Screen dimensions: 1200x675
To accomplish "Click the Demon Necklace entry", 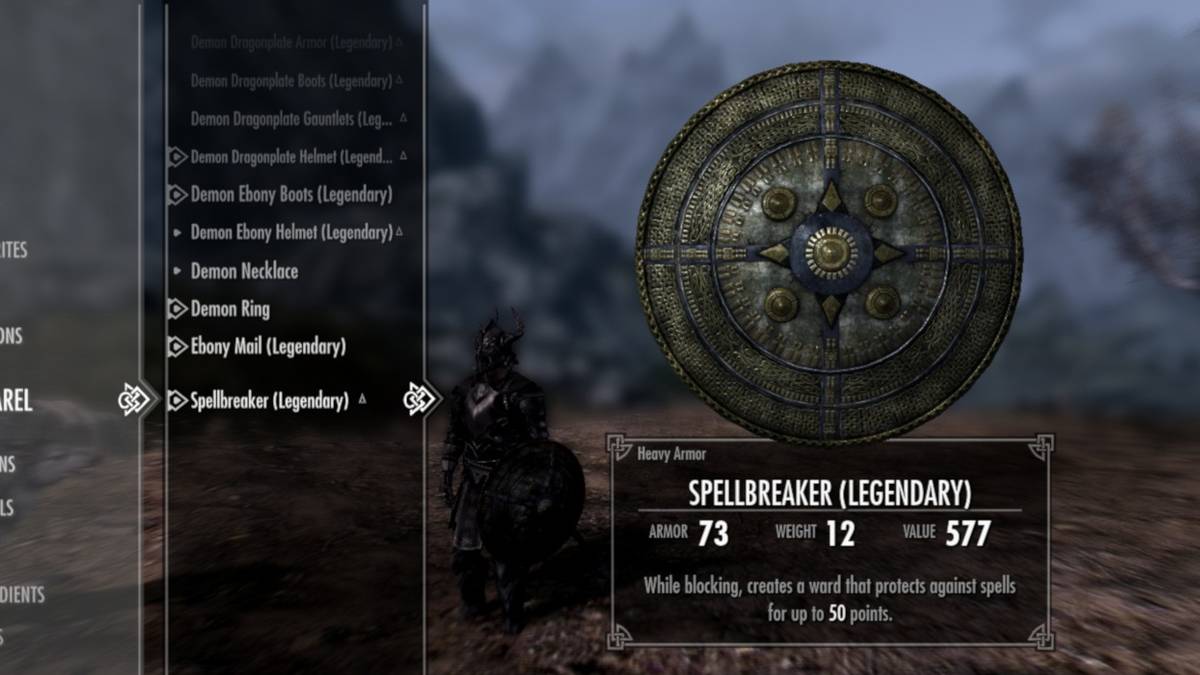I will [x=244, y=271].
